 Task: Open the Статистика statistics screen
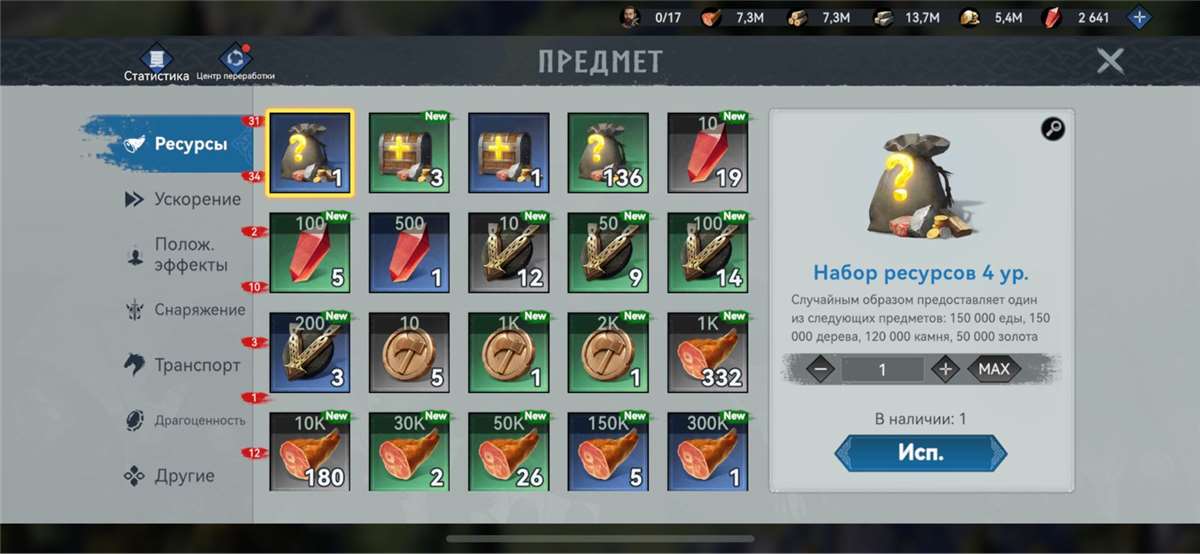pyautogui.click(x=156, y=63)
